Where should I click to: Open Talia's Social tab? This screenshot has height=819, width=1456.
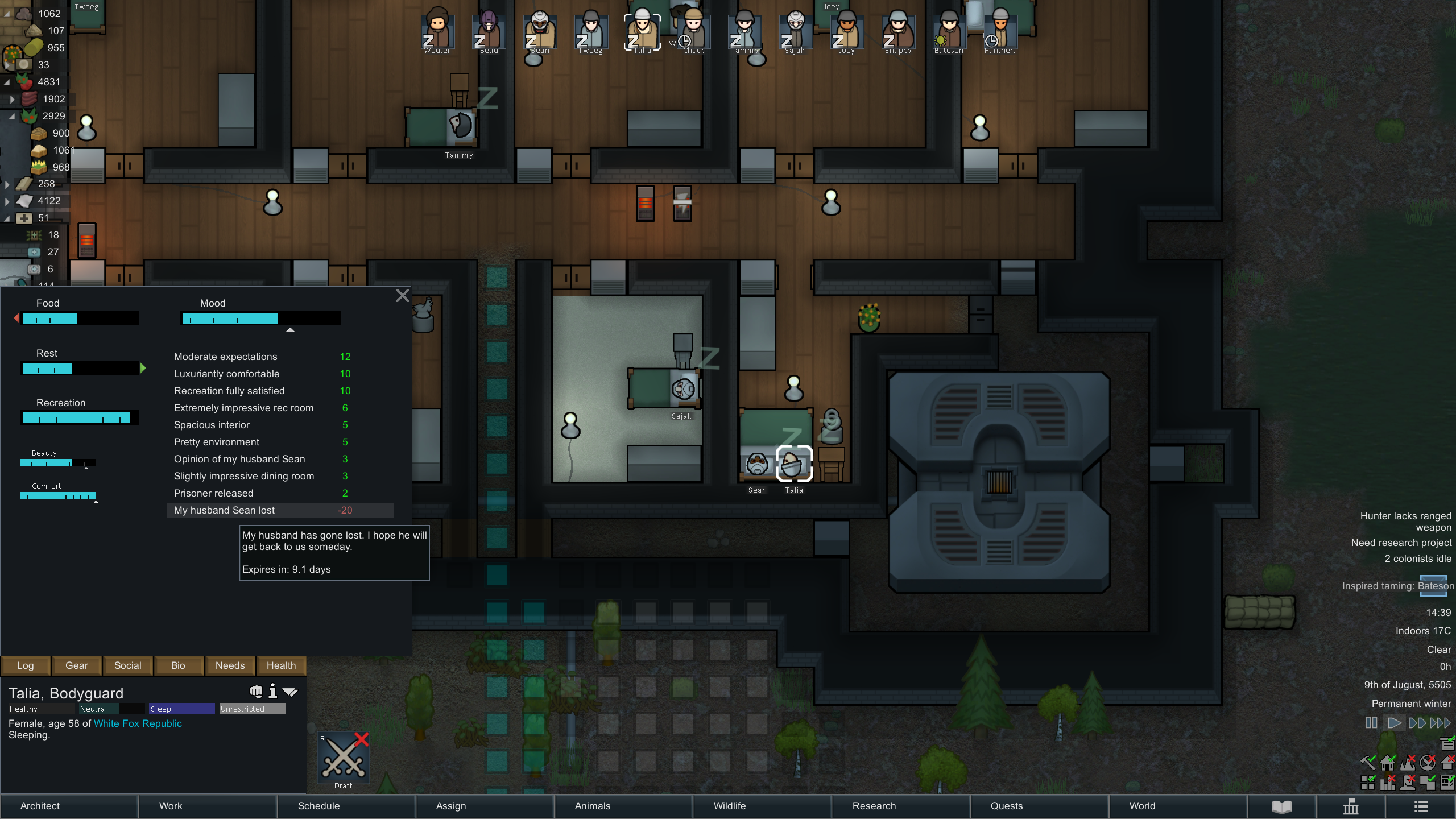point(127,665)
